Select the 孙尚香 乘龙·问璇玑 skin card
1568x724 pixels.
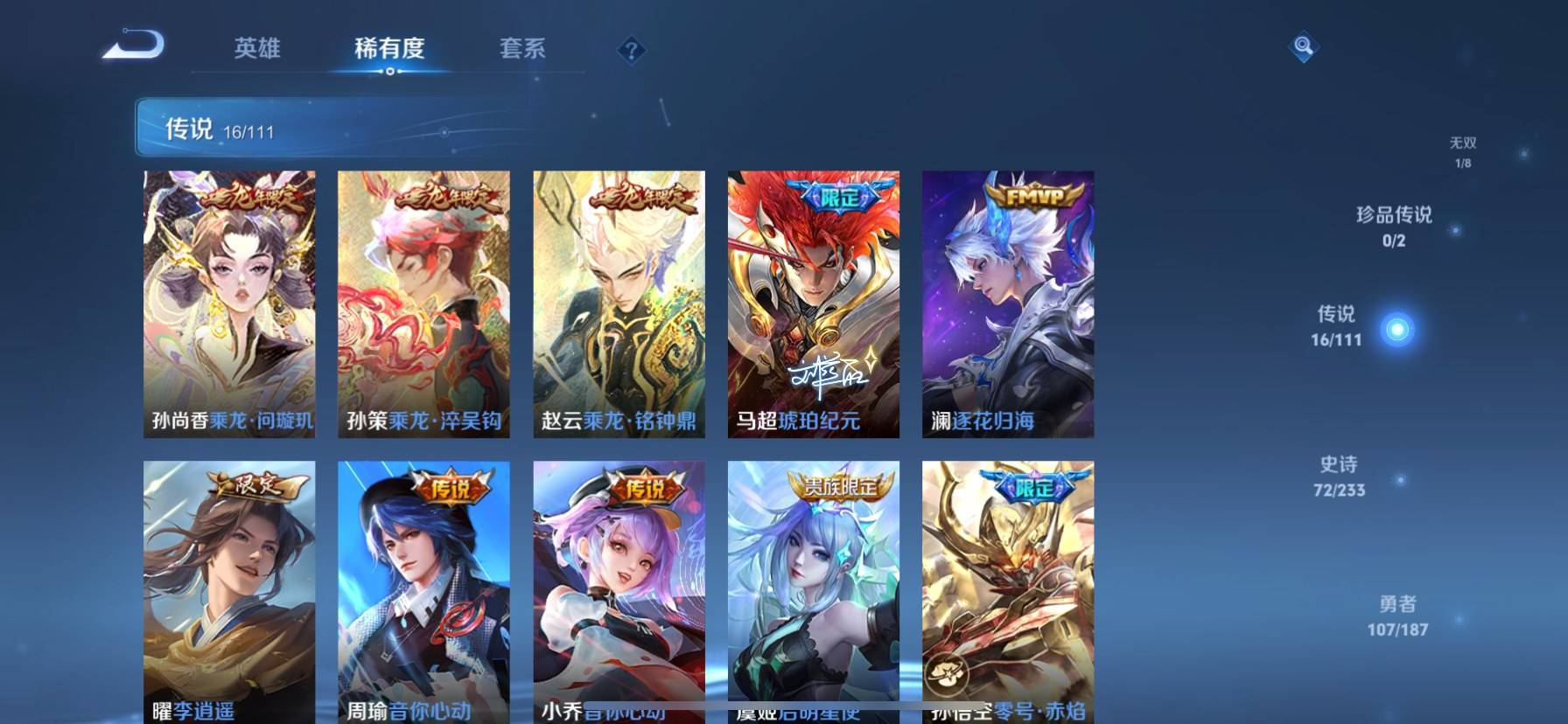coord(229,303)
